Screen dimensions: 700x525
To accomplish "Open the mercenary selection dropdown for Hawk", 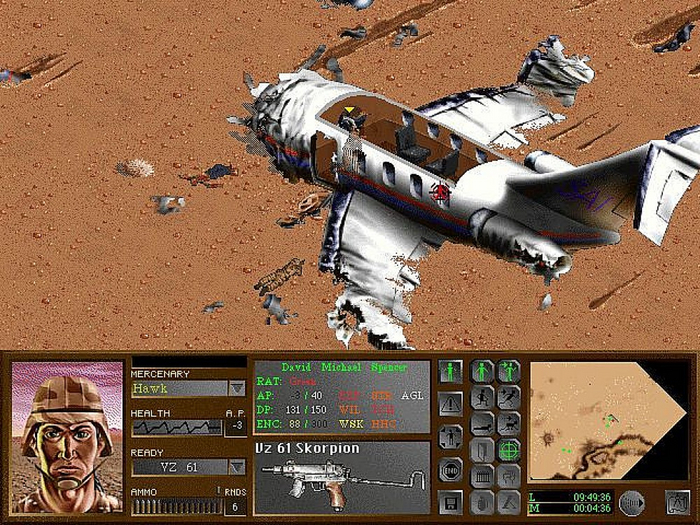I will pos(237,388).
